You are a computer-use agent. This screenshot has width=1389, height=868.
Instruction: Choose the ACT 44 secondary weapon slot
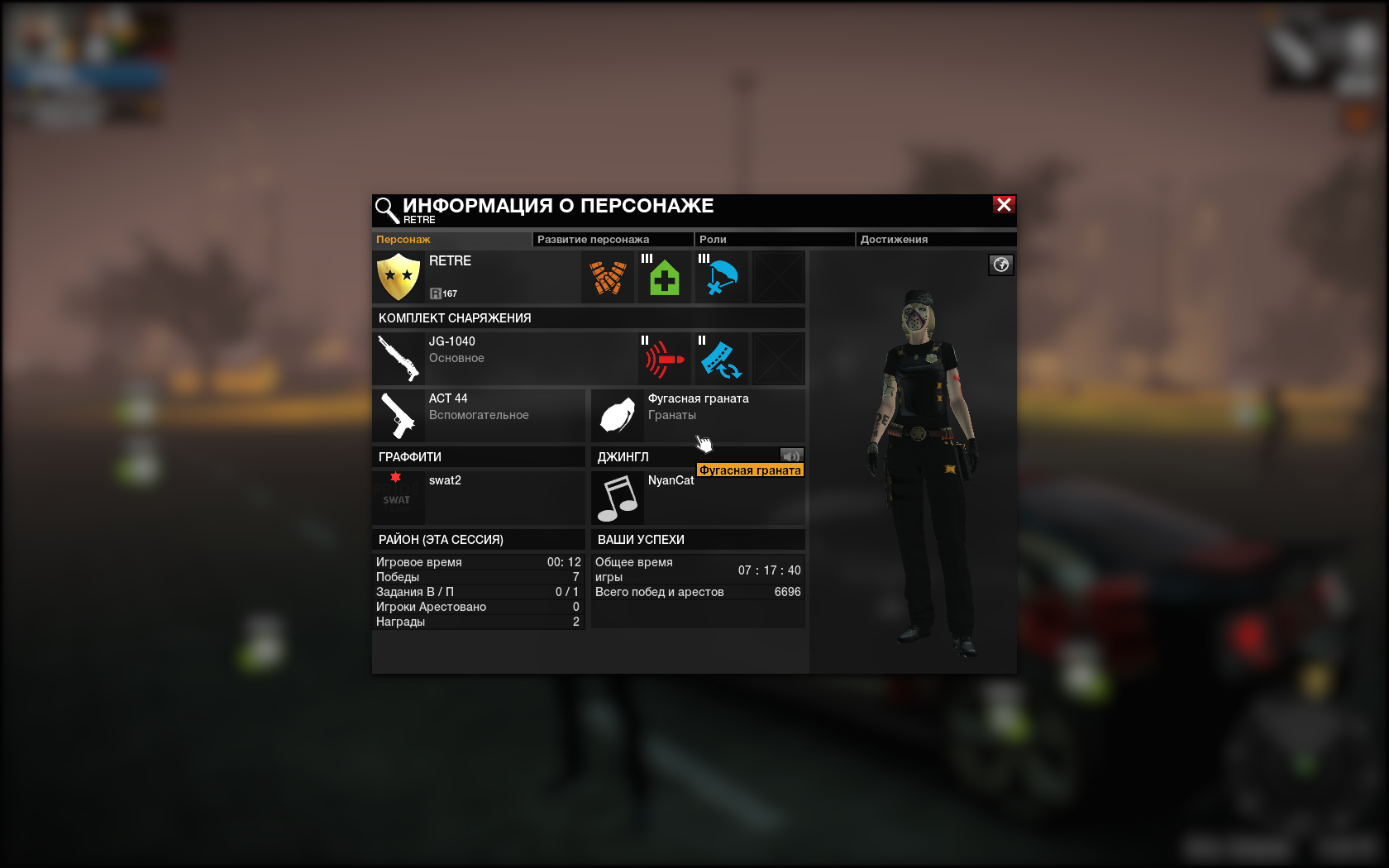(478, 415)
